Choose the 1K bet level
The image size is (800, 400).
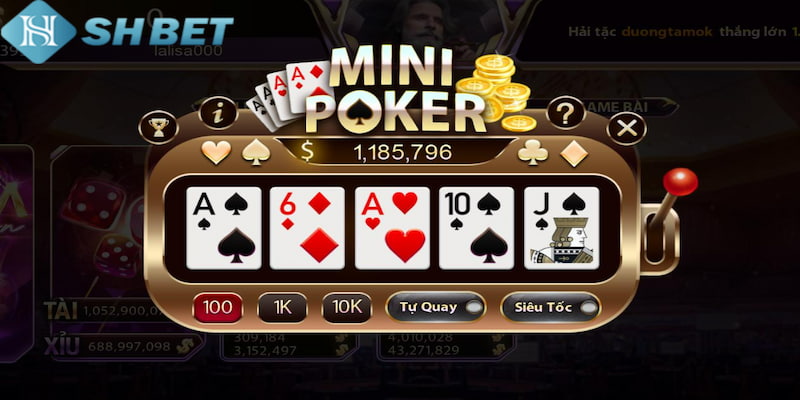[x=282, y=307]
